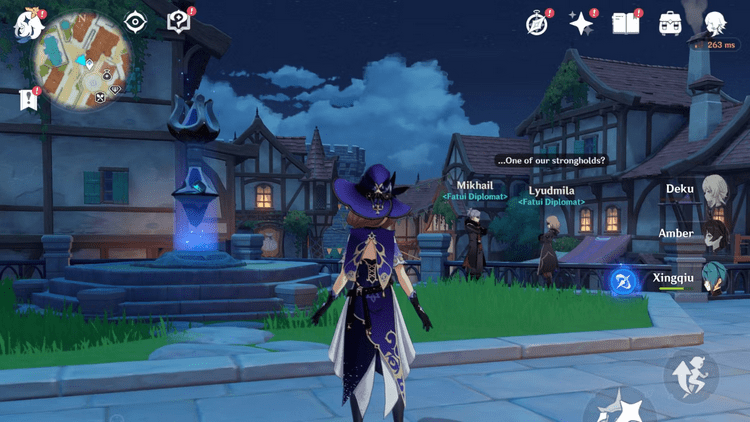Open the bookmark icon below the minimap
This screenshot has height=422, width=750.
click(x=27, y=100)
